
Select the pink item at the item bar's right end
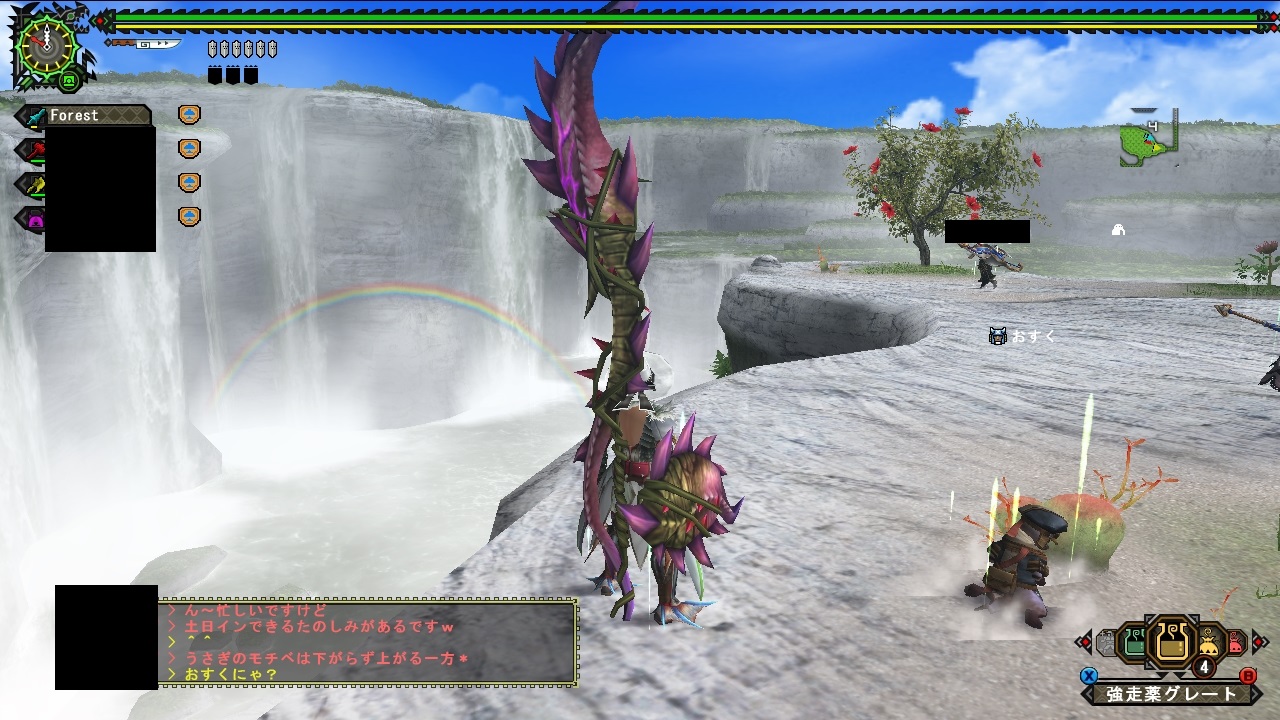[1235, 640]
